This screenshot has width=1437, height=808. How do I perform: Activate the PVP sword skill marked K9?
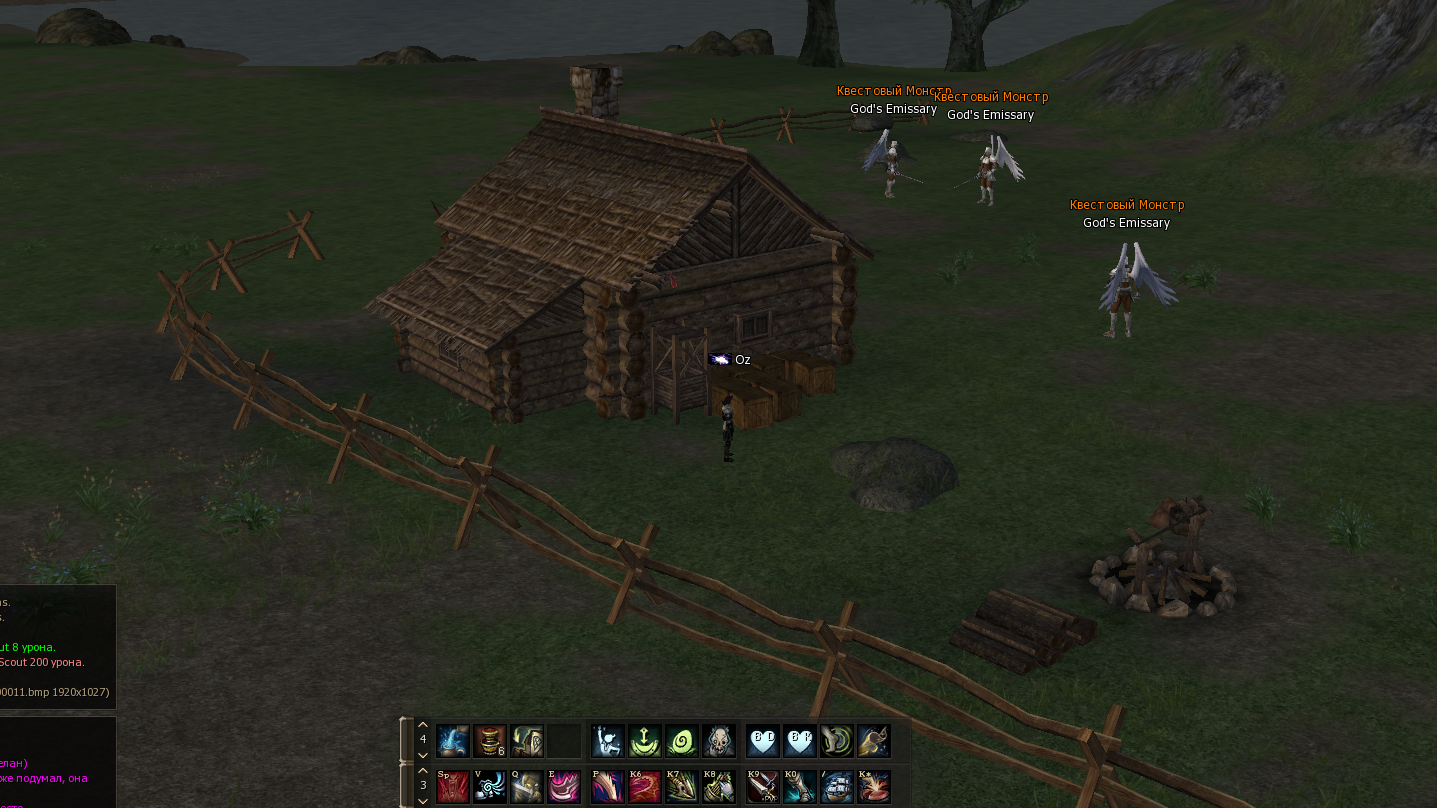[763, 786]
